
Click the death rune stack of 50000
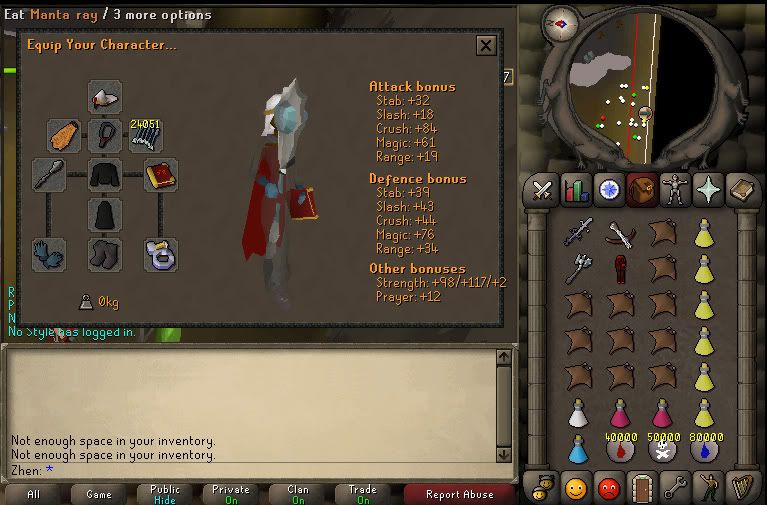pyautogui.click(x=662, y=448)
